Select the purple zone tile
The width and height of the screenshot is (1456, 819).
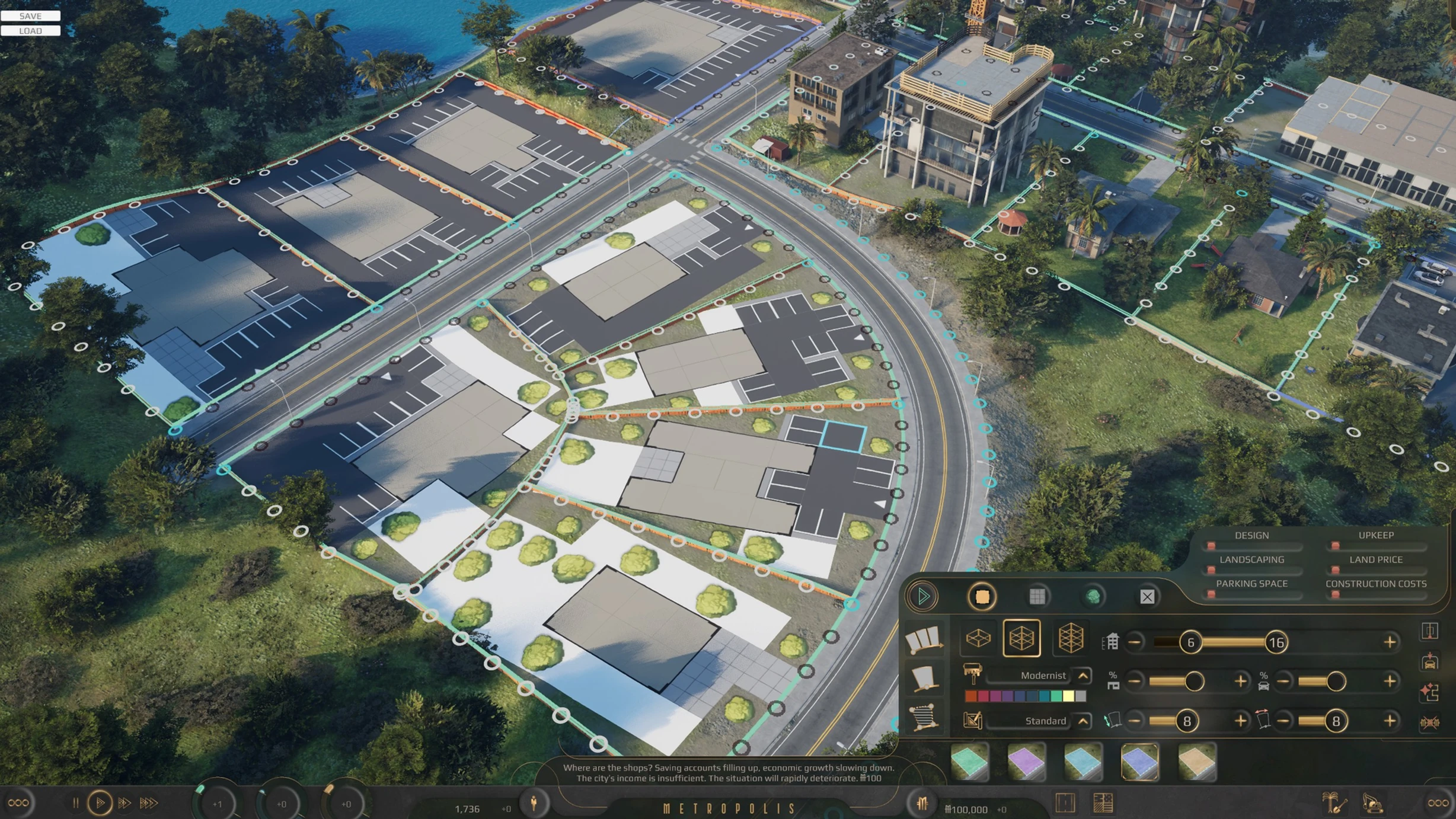click(1026, 762)
